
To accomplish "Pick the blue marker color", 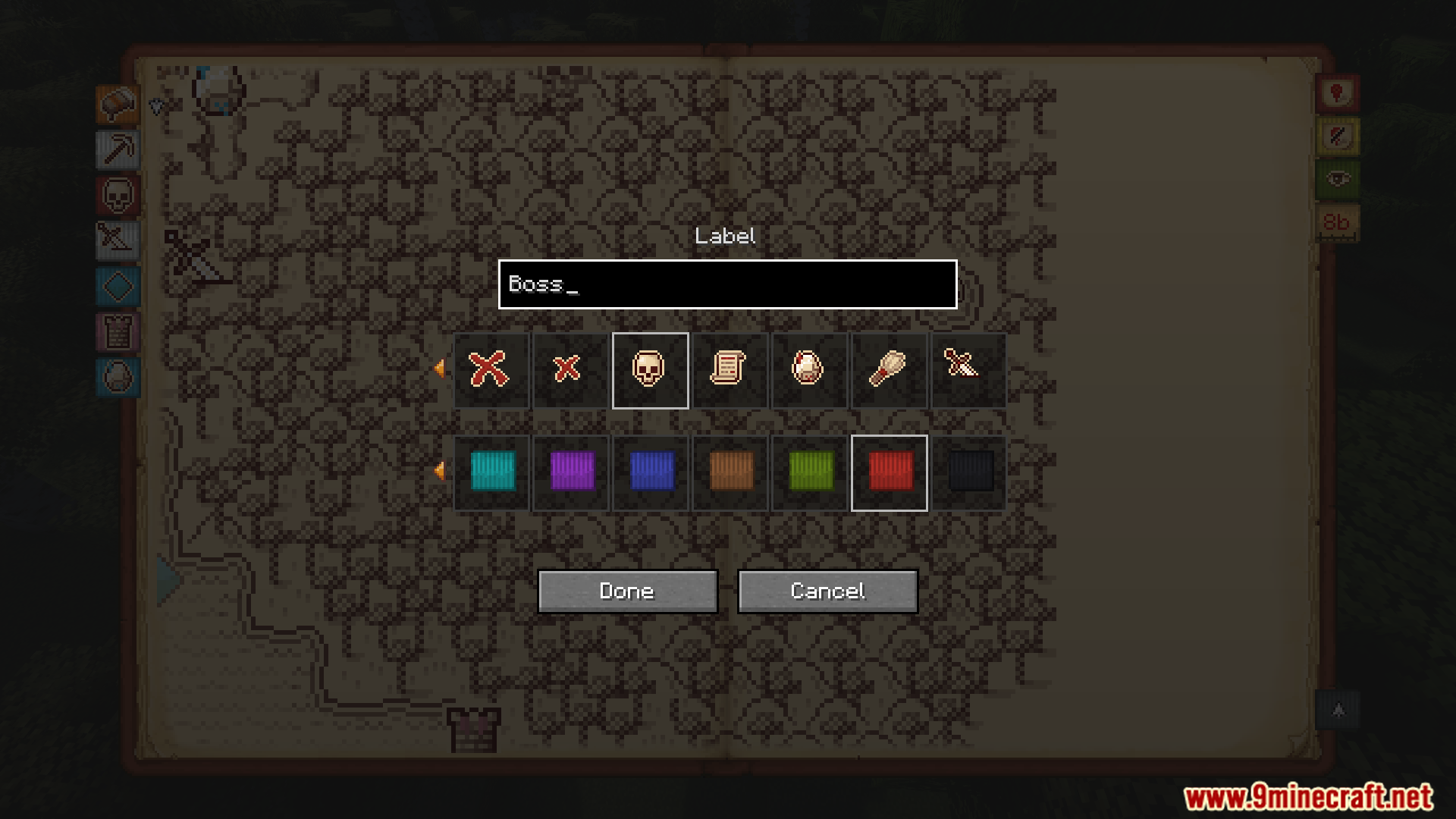I will 651,472.
